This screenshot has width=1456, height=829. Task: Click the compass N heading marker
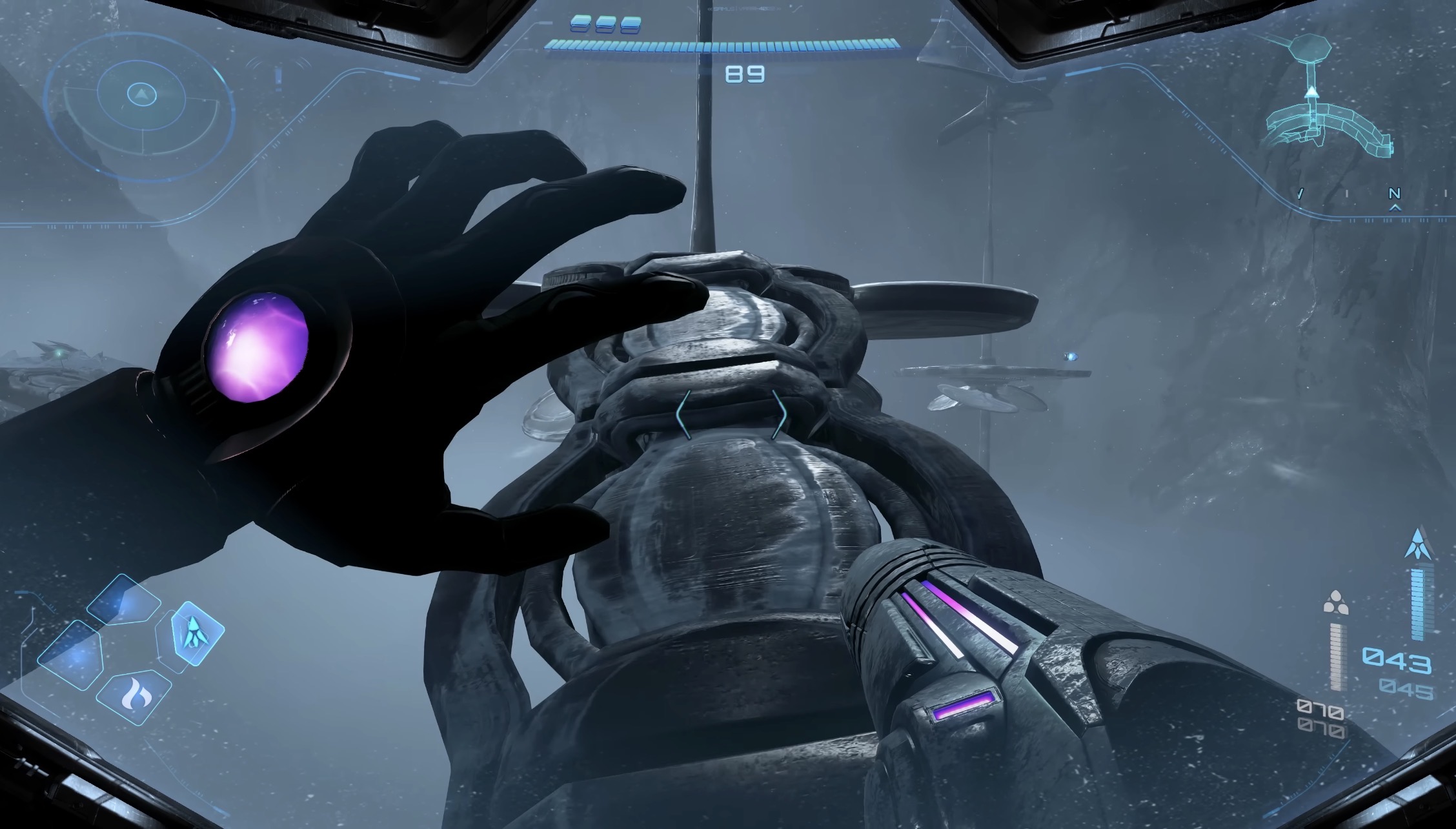(x=1395, y=194)
